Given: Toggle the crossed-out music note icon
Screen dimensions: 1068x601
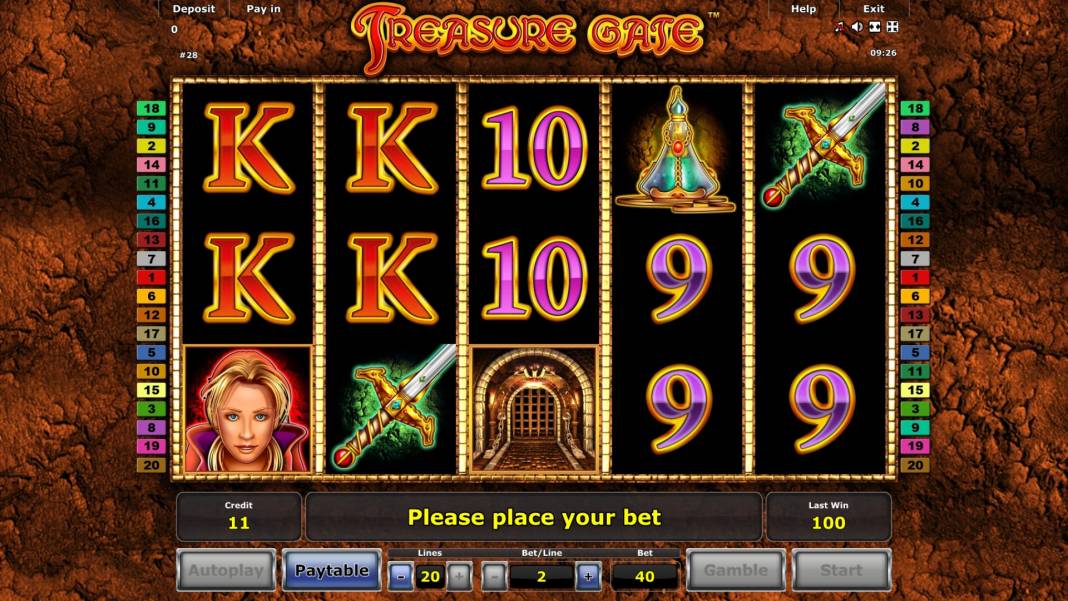Looking at the screenshot, I should [x=839, y=27].
